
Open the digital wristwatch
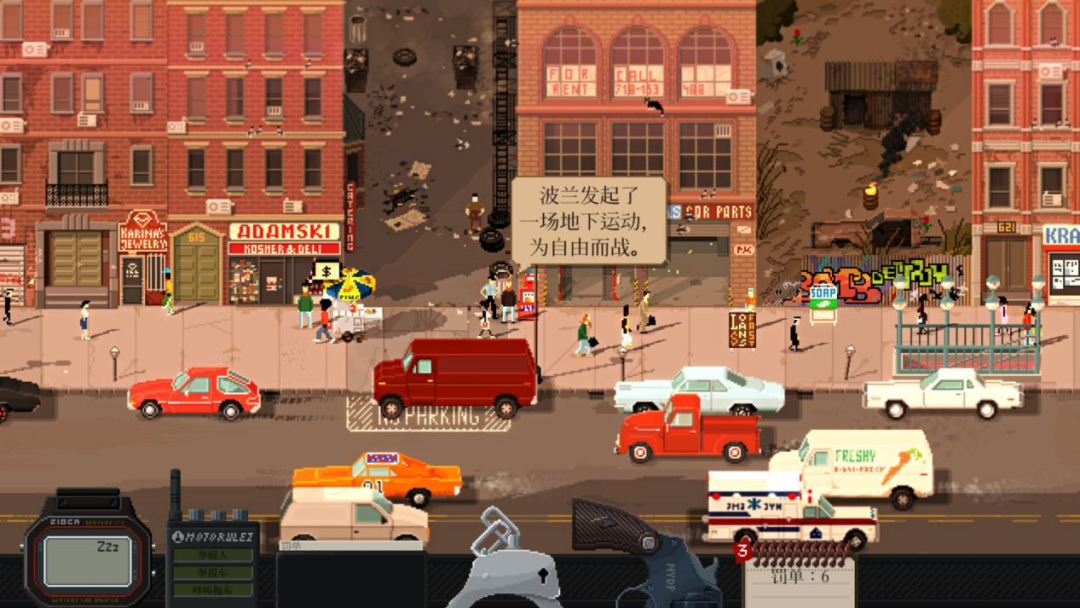pos(87,559)
